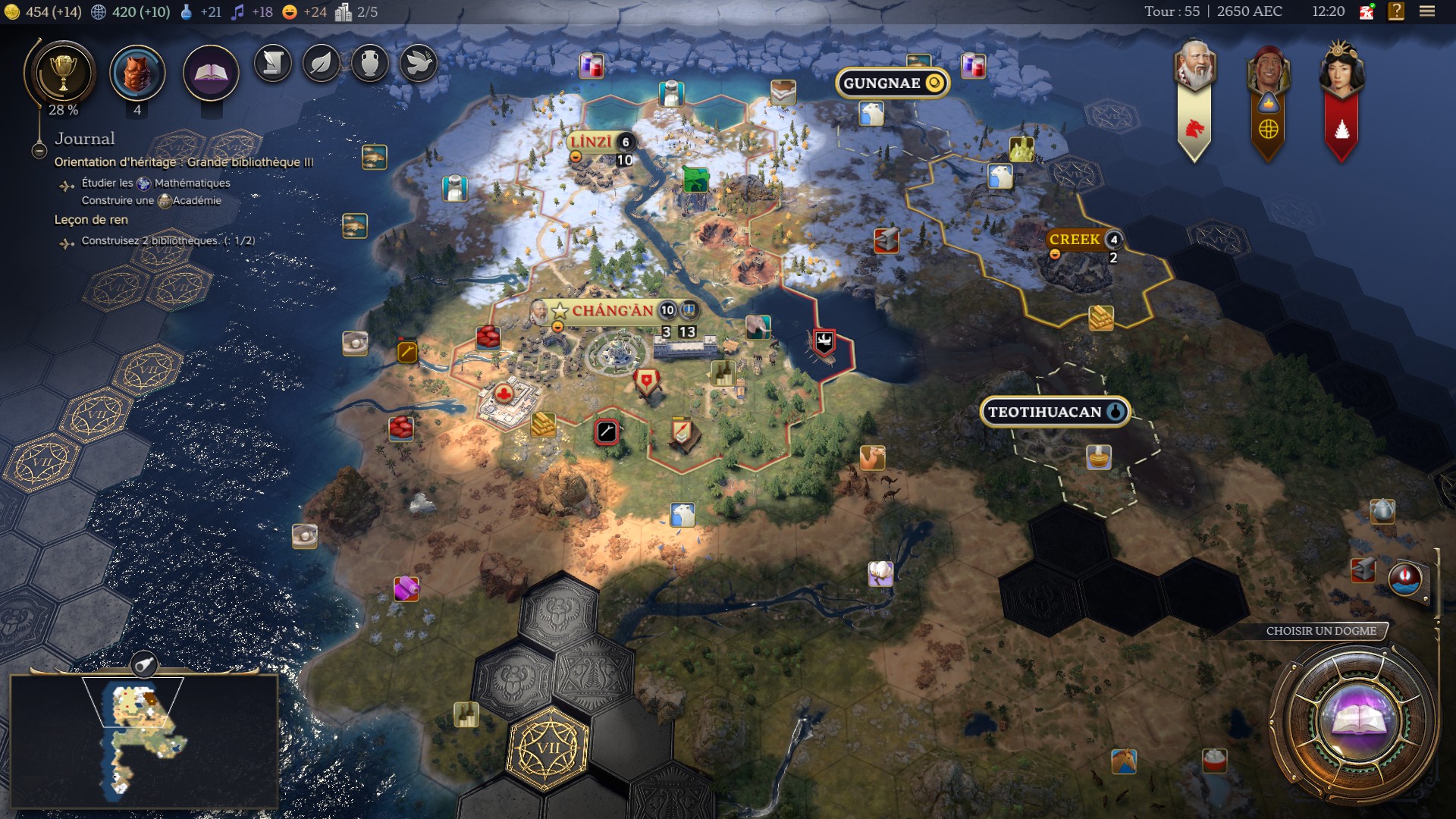This screenshot has width=1456, height=819.
Task: Open the flood warning notification
Action: click(x=1405, y=579)
